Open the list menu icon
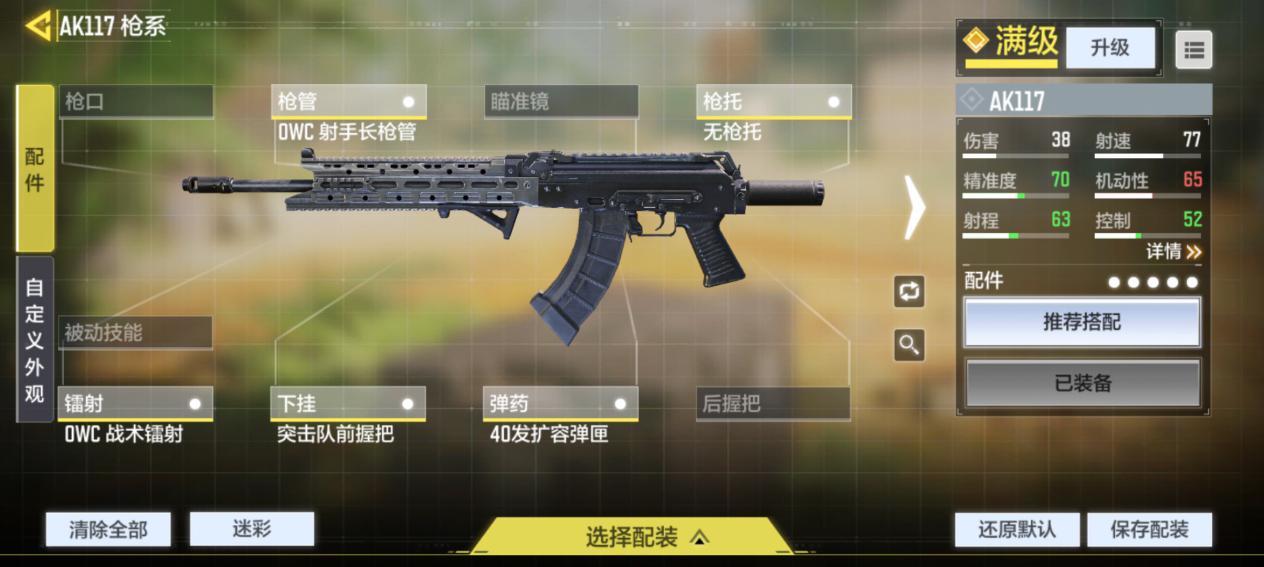The image size is (1264, 567). pos(1193,49)
